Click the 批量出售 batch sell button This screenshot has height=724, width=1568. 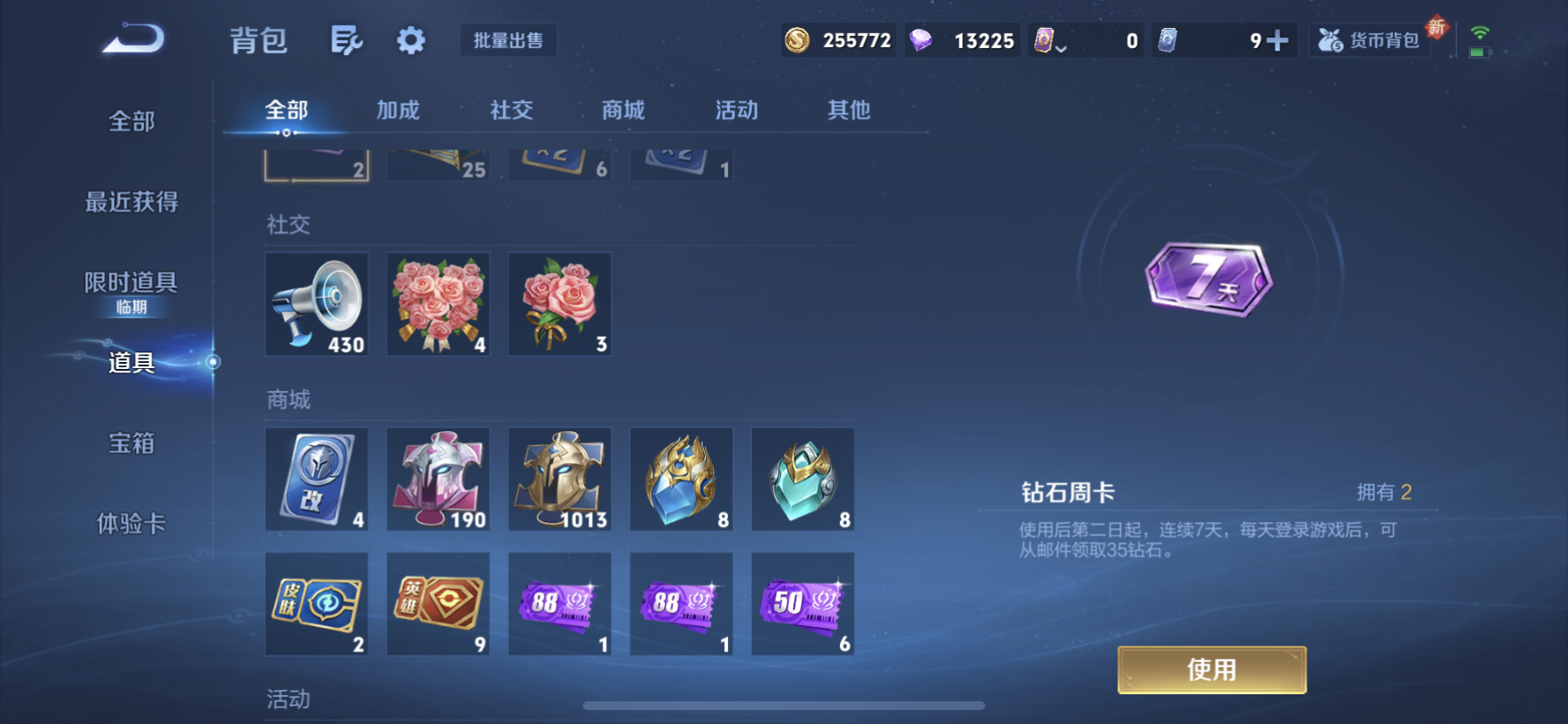(508, 40)
